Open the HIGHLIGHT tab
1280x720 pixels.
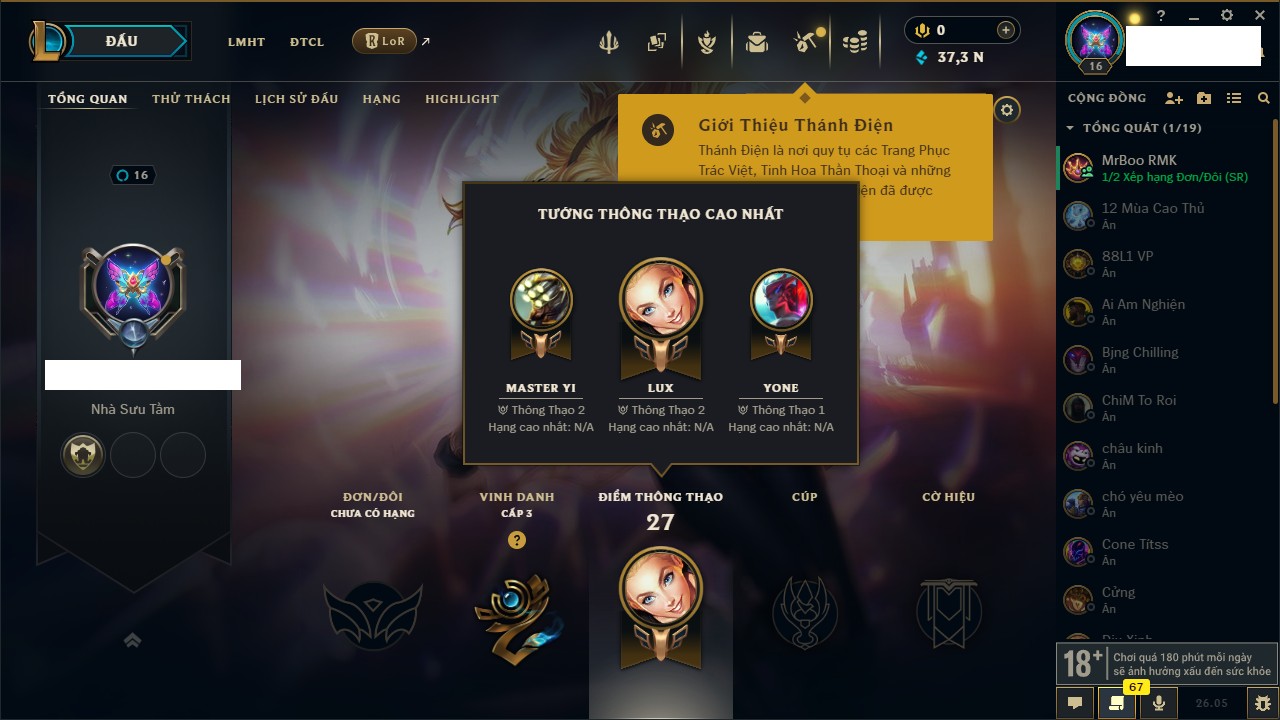coord(461,99)
